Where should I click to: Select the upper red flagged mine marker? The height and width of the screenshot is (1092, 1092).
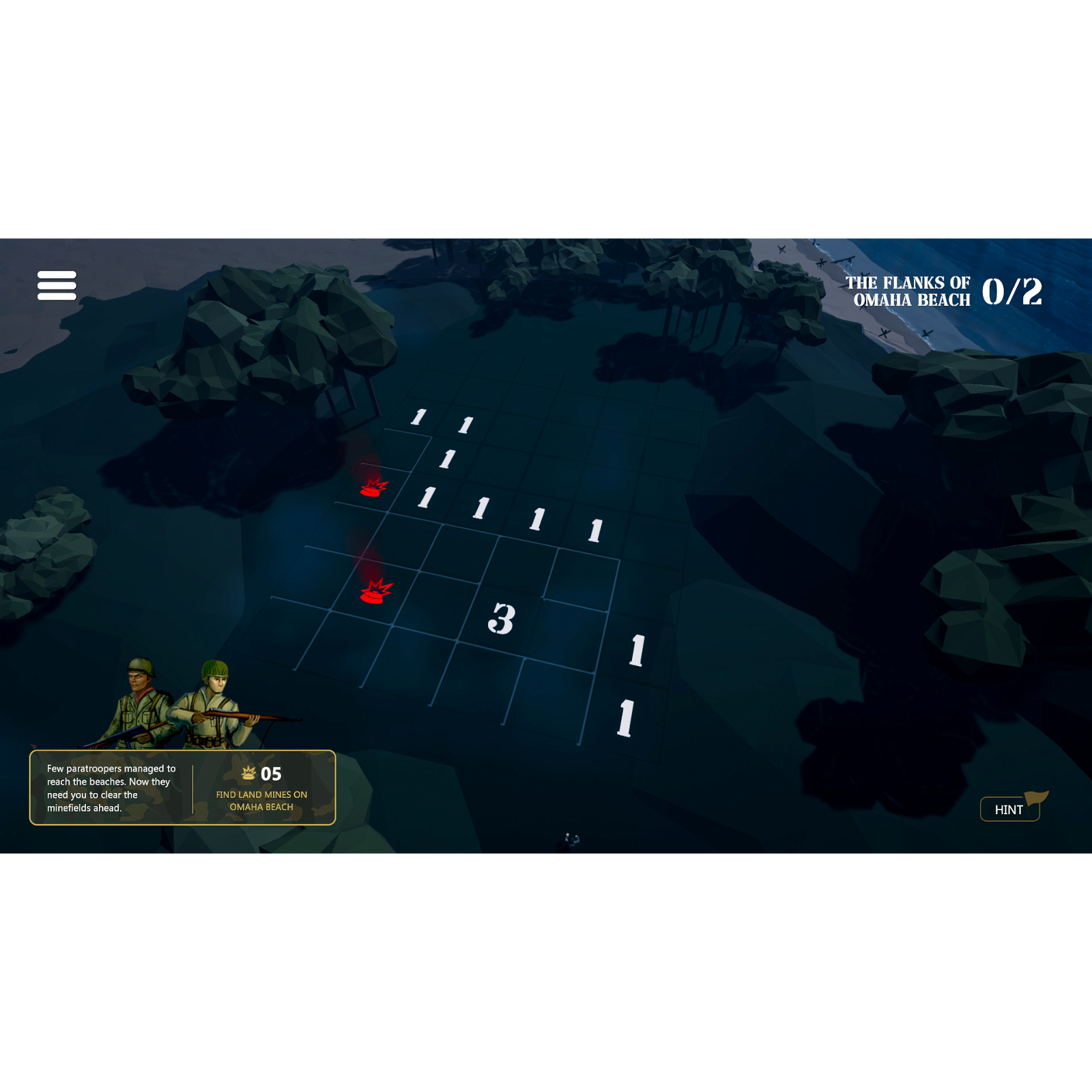pos(372,489)
